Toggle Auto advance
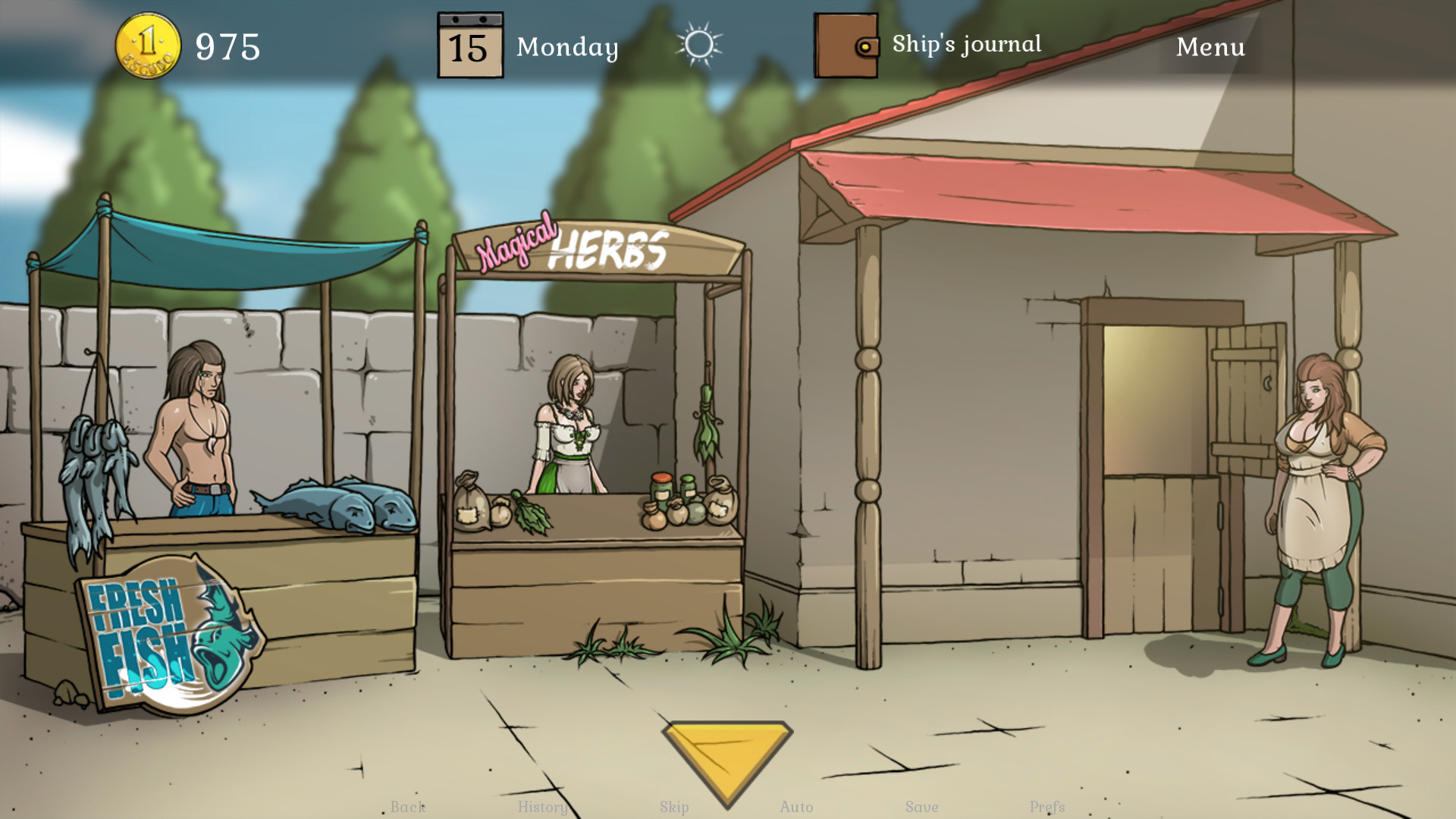 pos(796,807)
